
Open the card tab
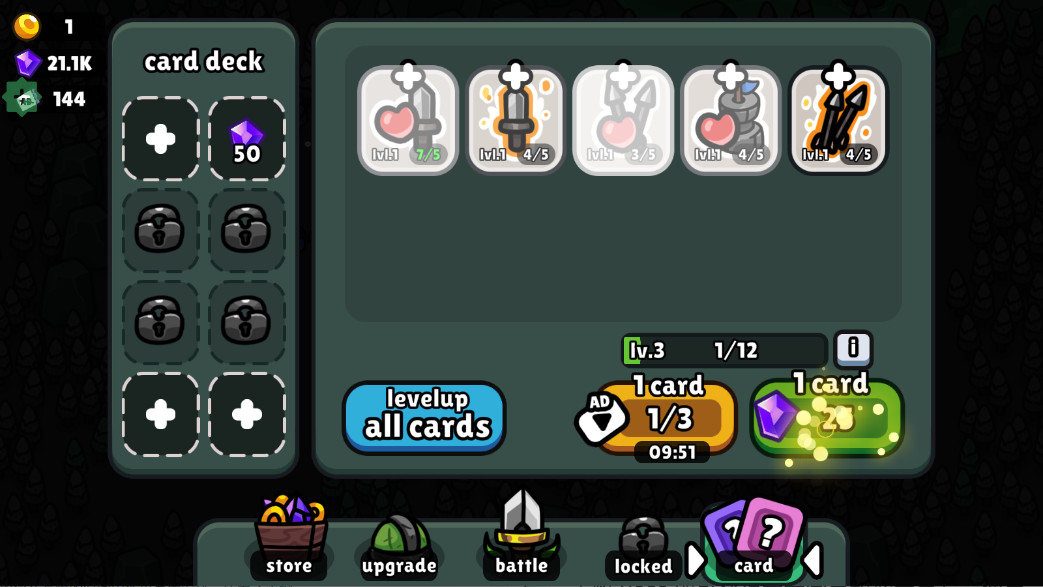point(753,540)
